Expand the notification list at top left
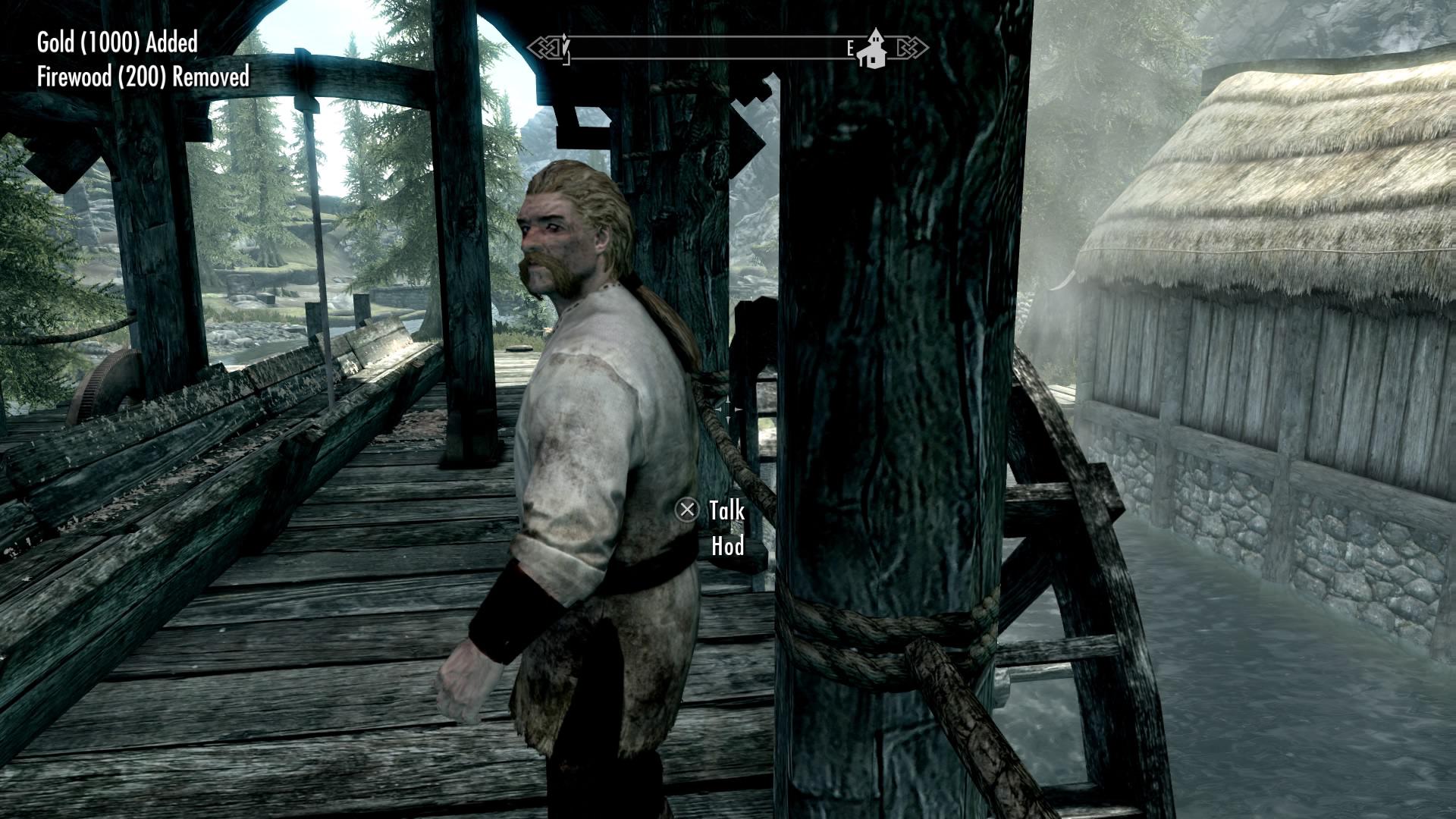This screenshot has width=1456, height=819. [x=129, y=59]
